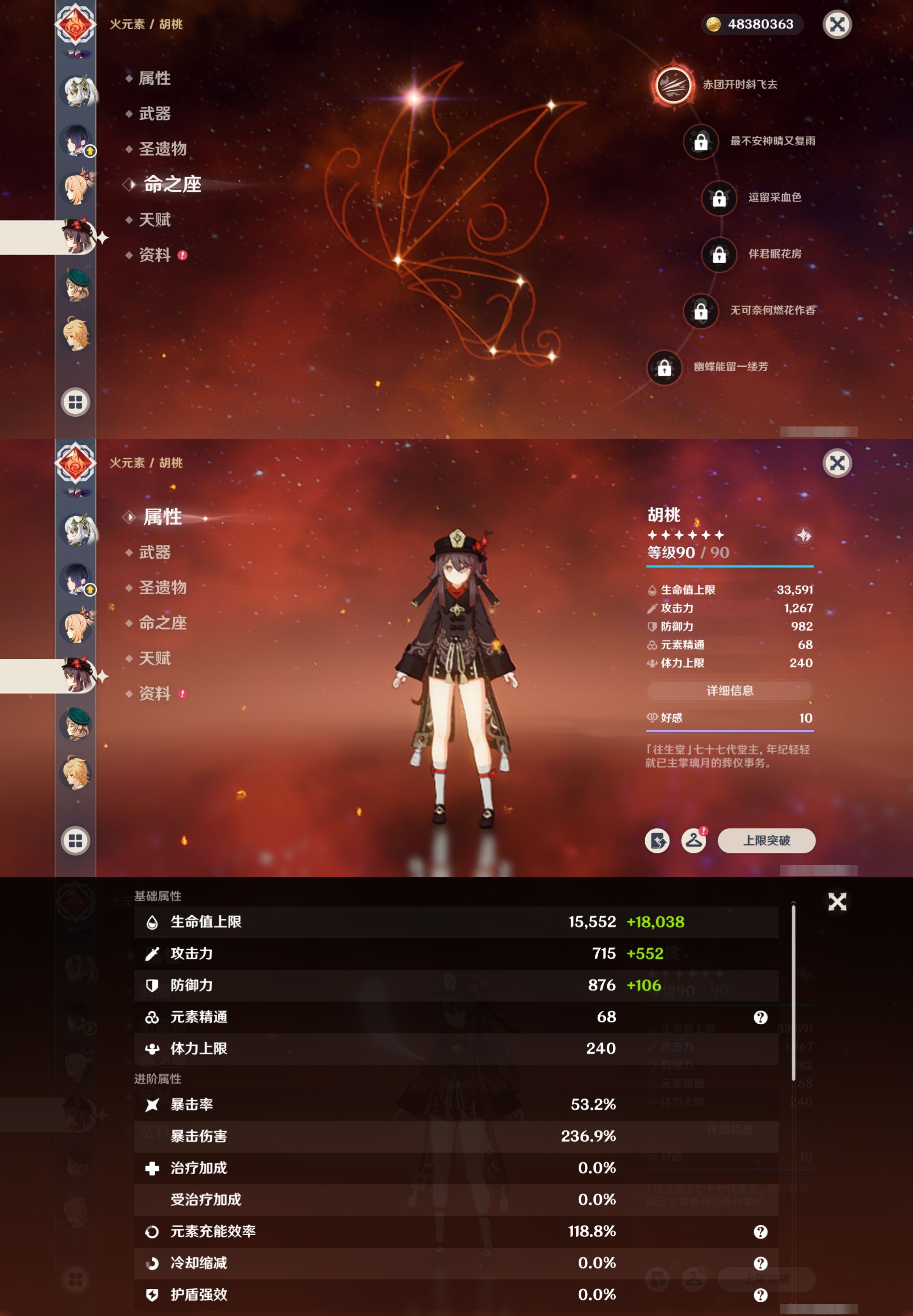Open help tooltip for 元素精通

762,1017
